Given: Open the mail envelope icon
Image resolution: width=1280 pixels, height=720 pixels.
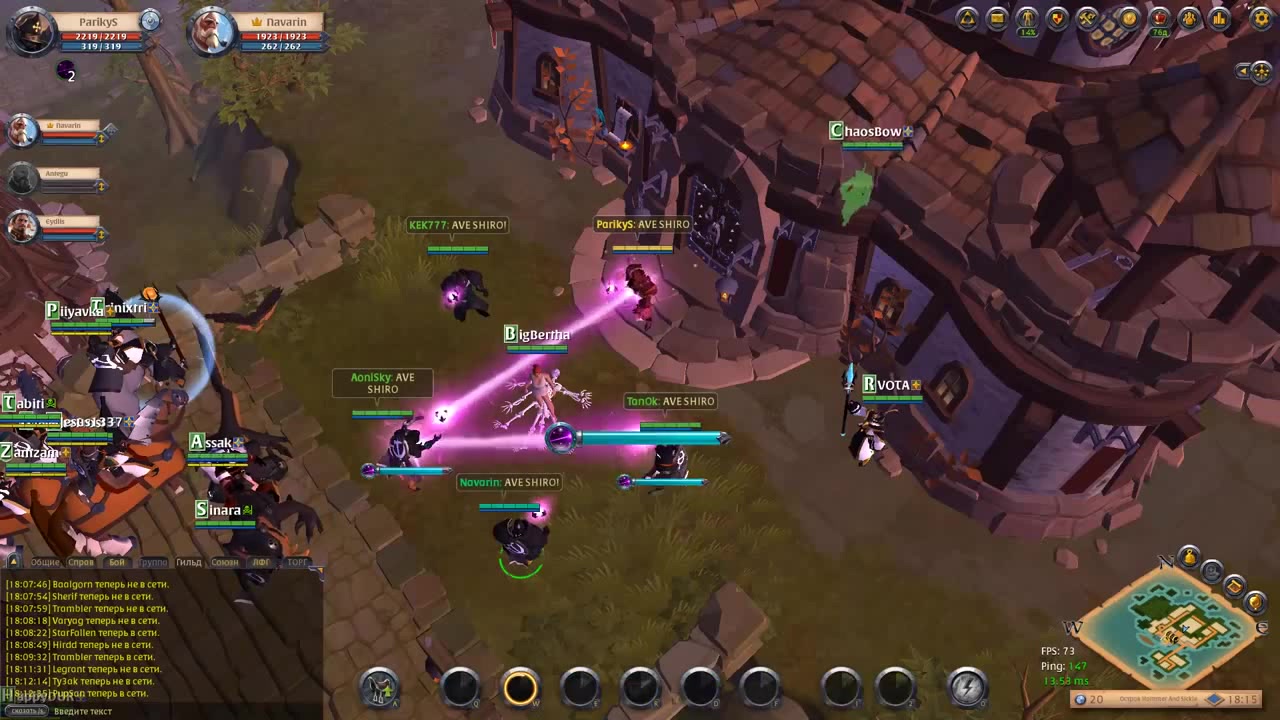Looking at the screenshot, I should [997, 18].
